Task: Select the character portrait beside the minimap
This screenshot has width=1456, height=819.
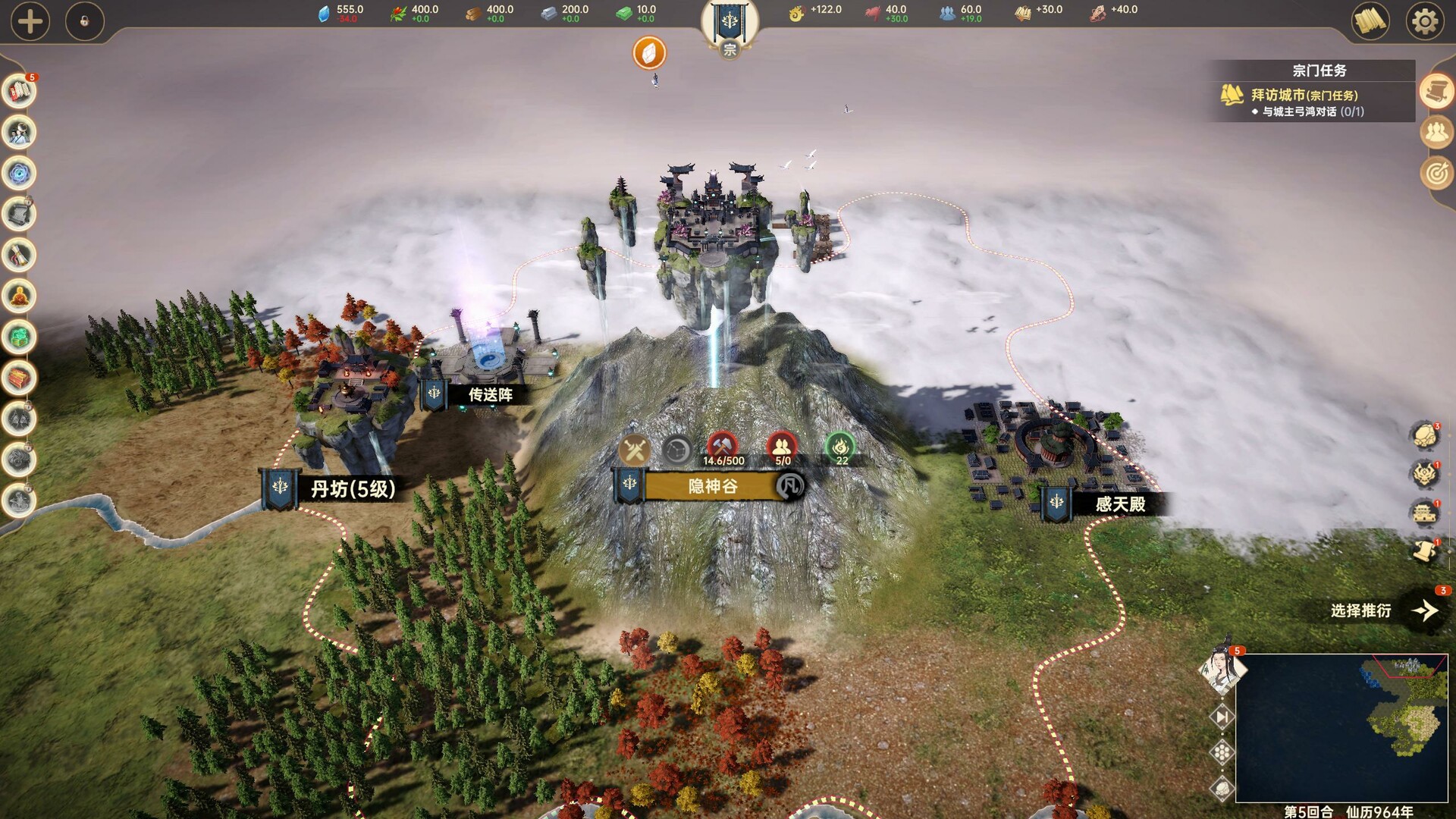Action: (x=1221, y=669)
